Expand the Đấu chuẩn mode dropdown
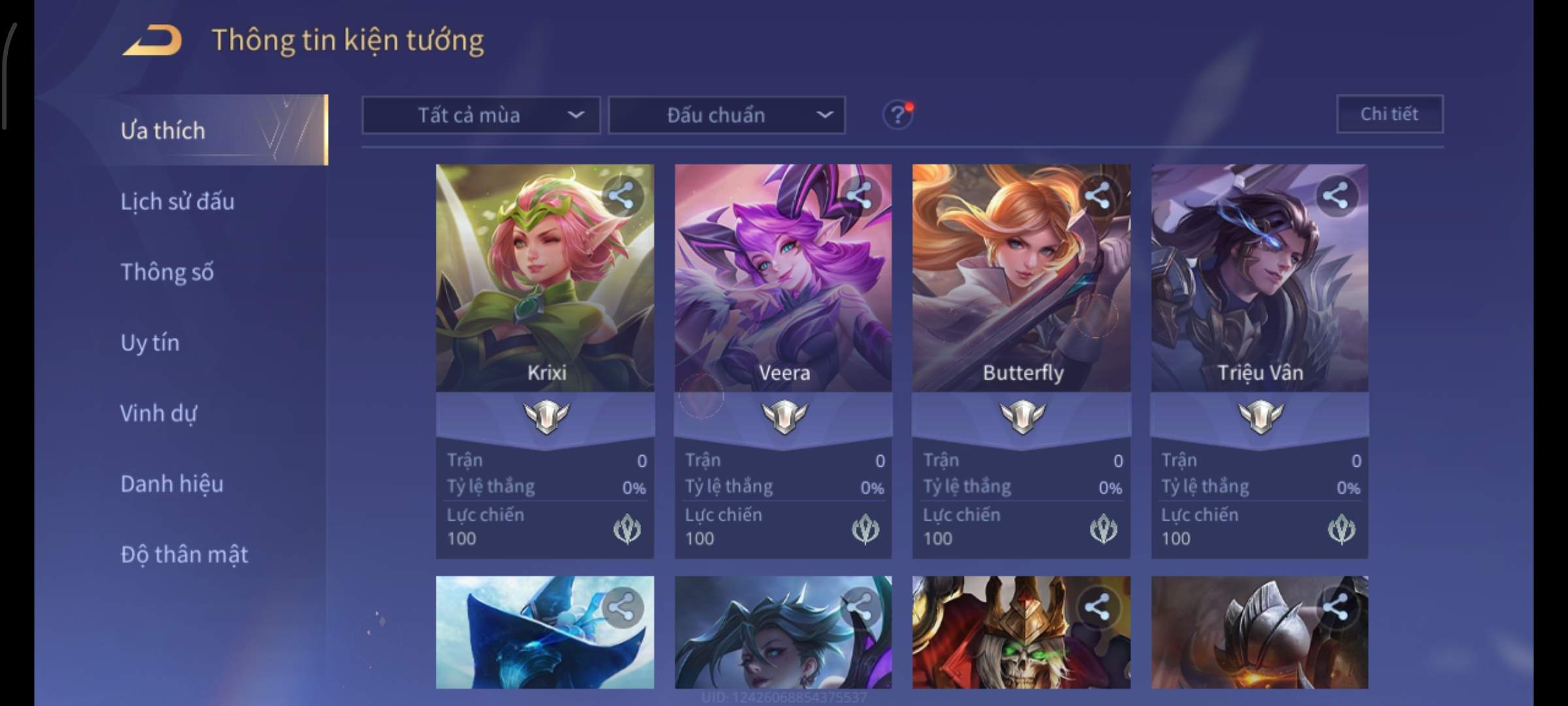This screenshot has width=1568, height=706. 727,116
